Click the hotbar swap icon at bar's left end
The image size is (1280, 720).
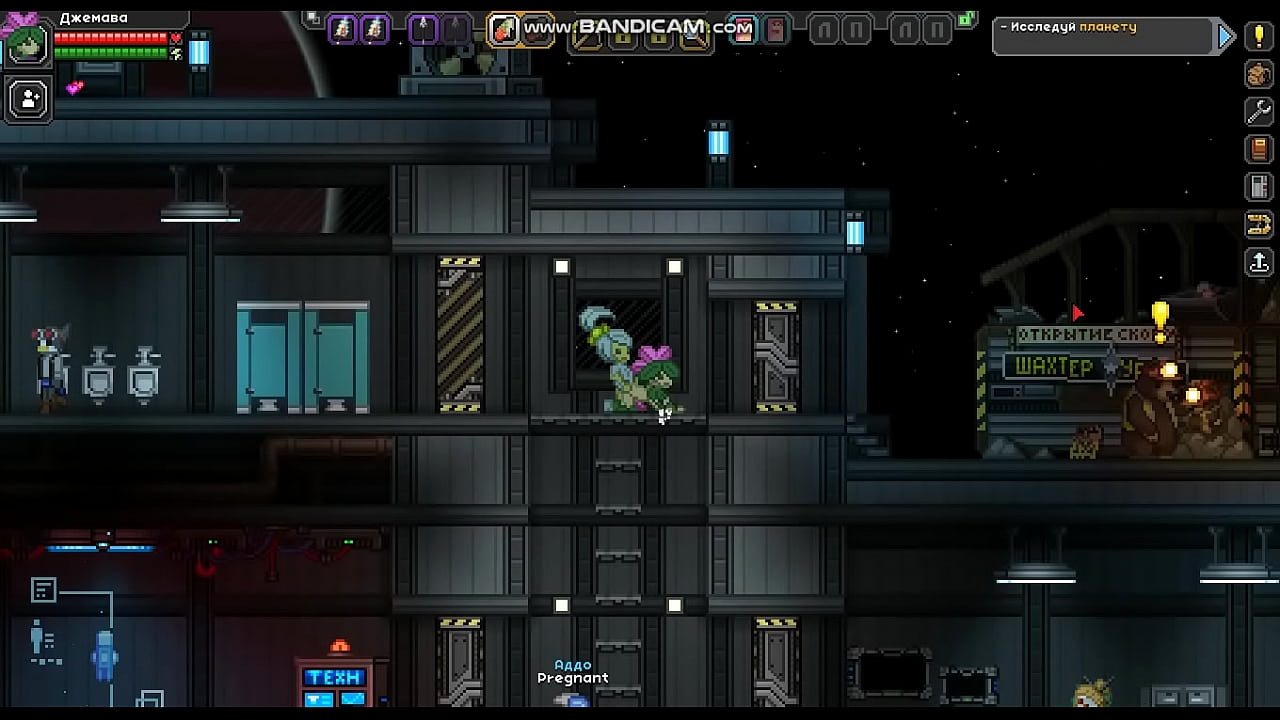point(313,18)
